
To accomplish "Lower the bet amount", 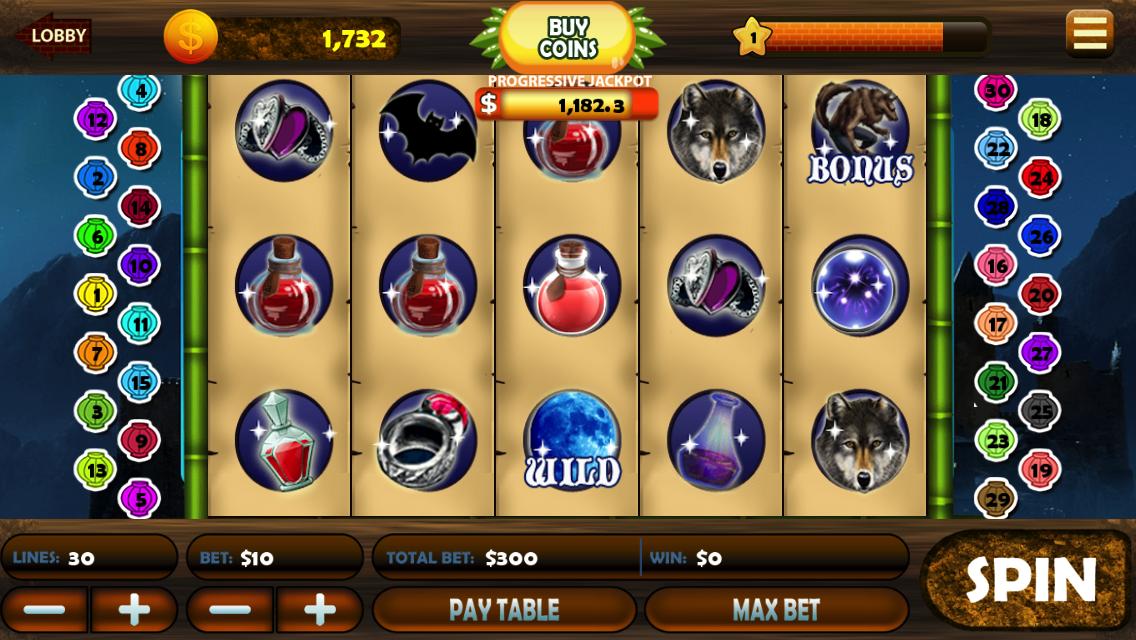I will click(230, 610).
